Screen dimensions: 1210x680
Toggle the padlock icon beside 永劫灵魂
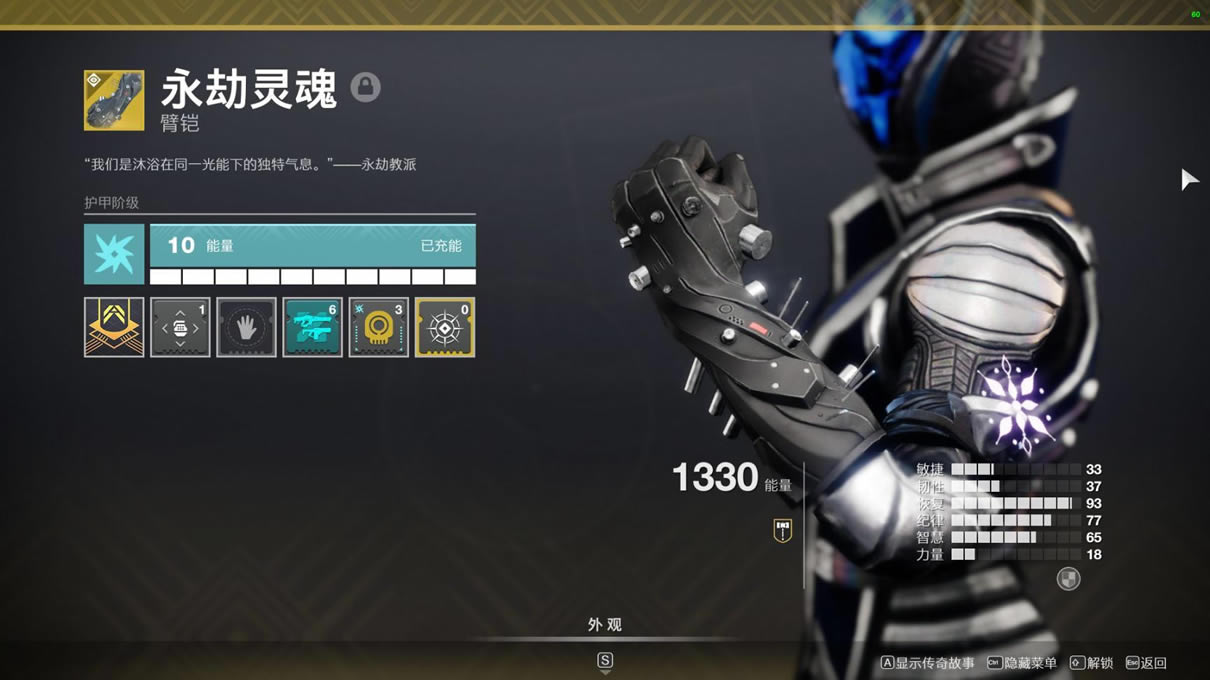click(365, 88)
